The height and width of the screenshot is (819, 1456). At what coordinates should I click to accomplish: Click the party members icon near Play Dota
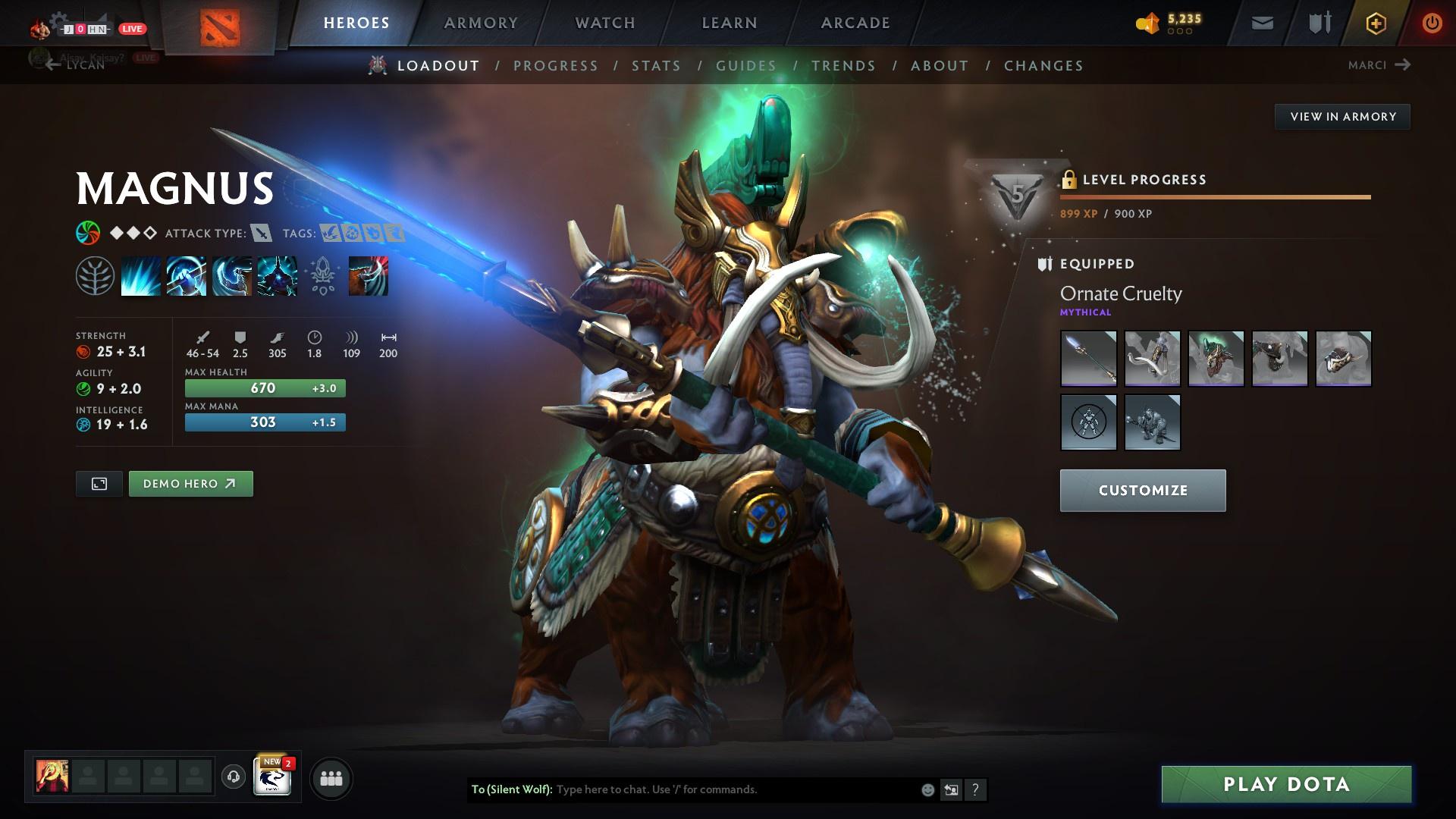pyautogui.click(x=331, y=777)
